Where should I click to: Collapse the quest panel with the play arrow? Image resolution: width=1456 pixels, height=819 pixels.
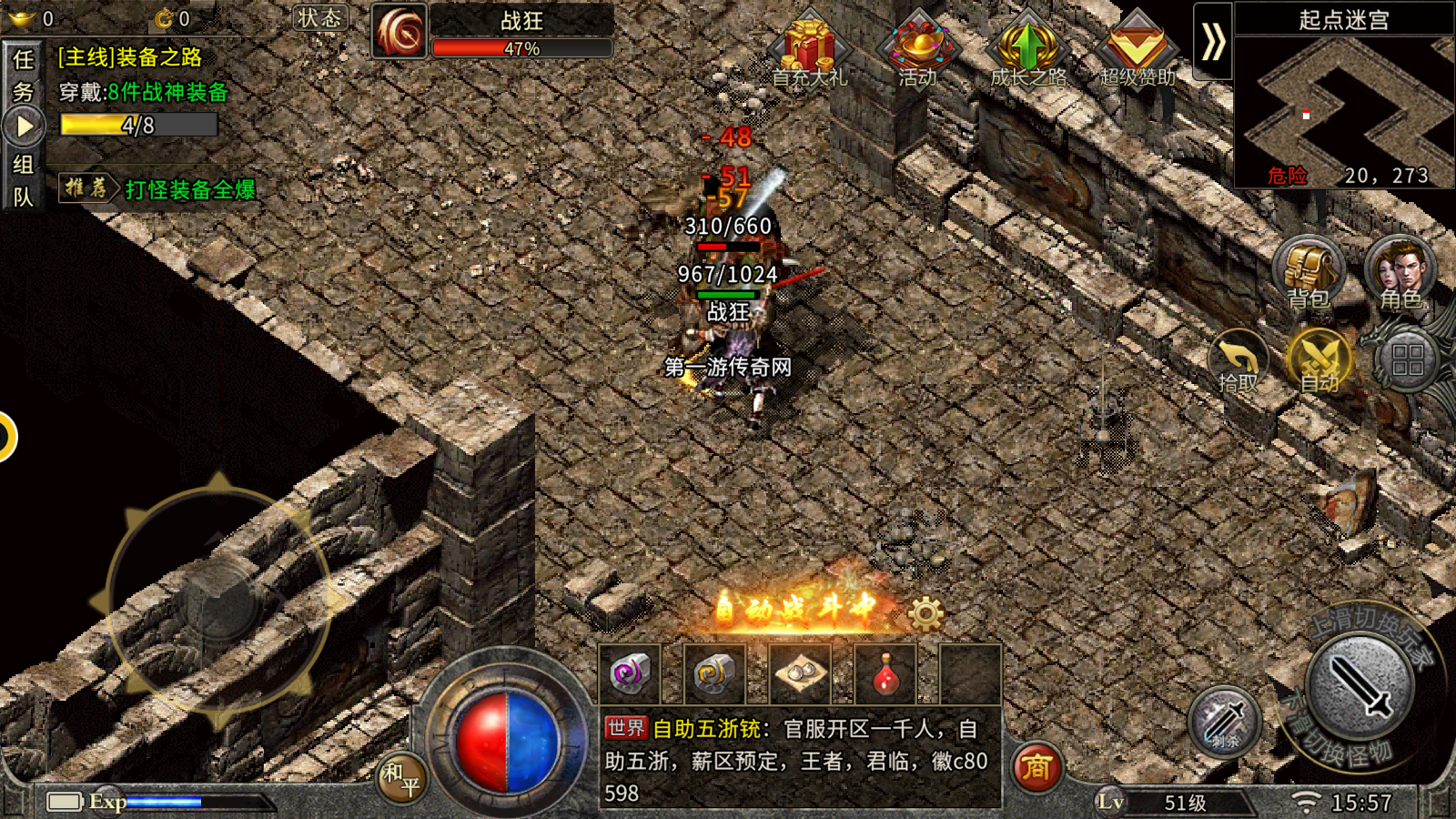[23, 126]
